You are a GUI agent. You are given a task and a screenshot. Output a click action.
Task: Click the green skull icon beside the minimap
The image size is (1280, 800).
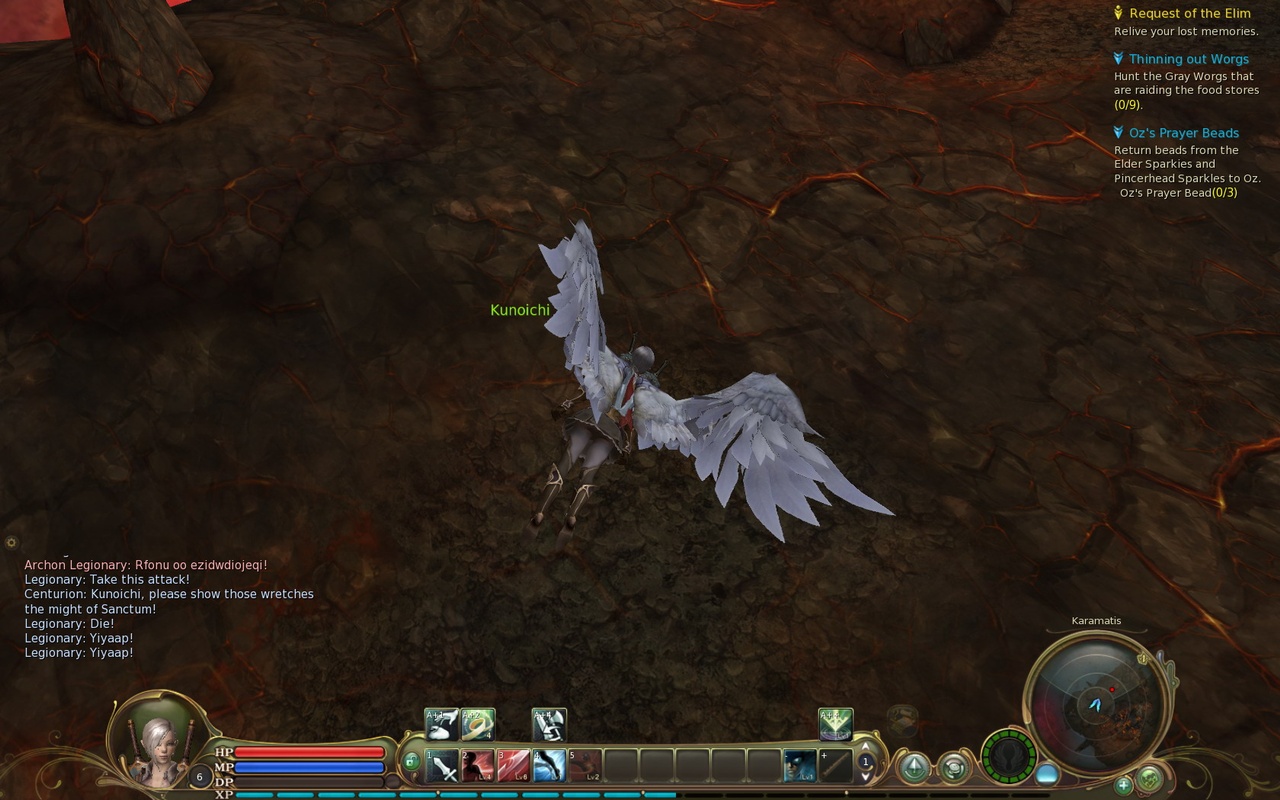tap(1149, 778)
